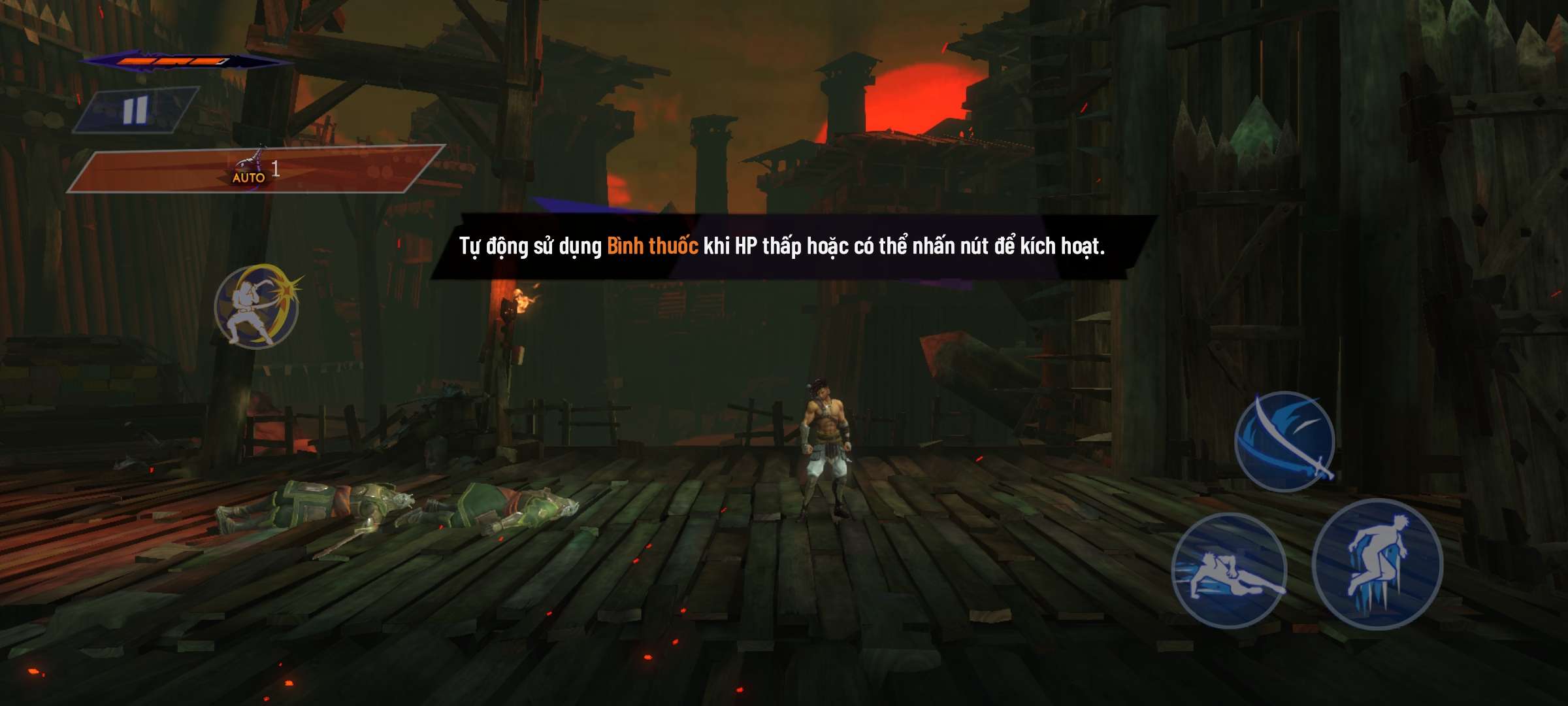Attack with the sword slash button

(x=1284, y=441)
